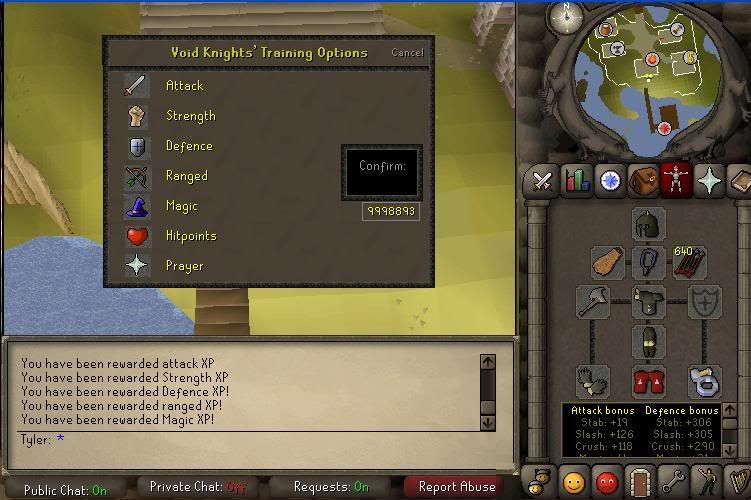
Task: Select the equipped red boots slot
Action: pyautogui.click(x=648, y=381)
